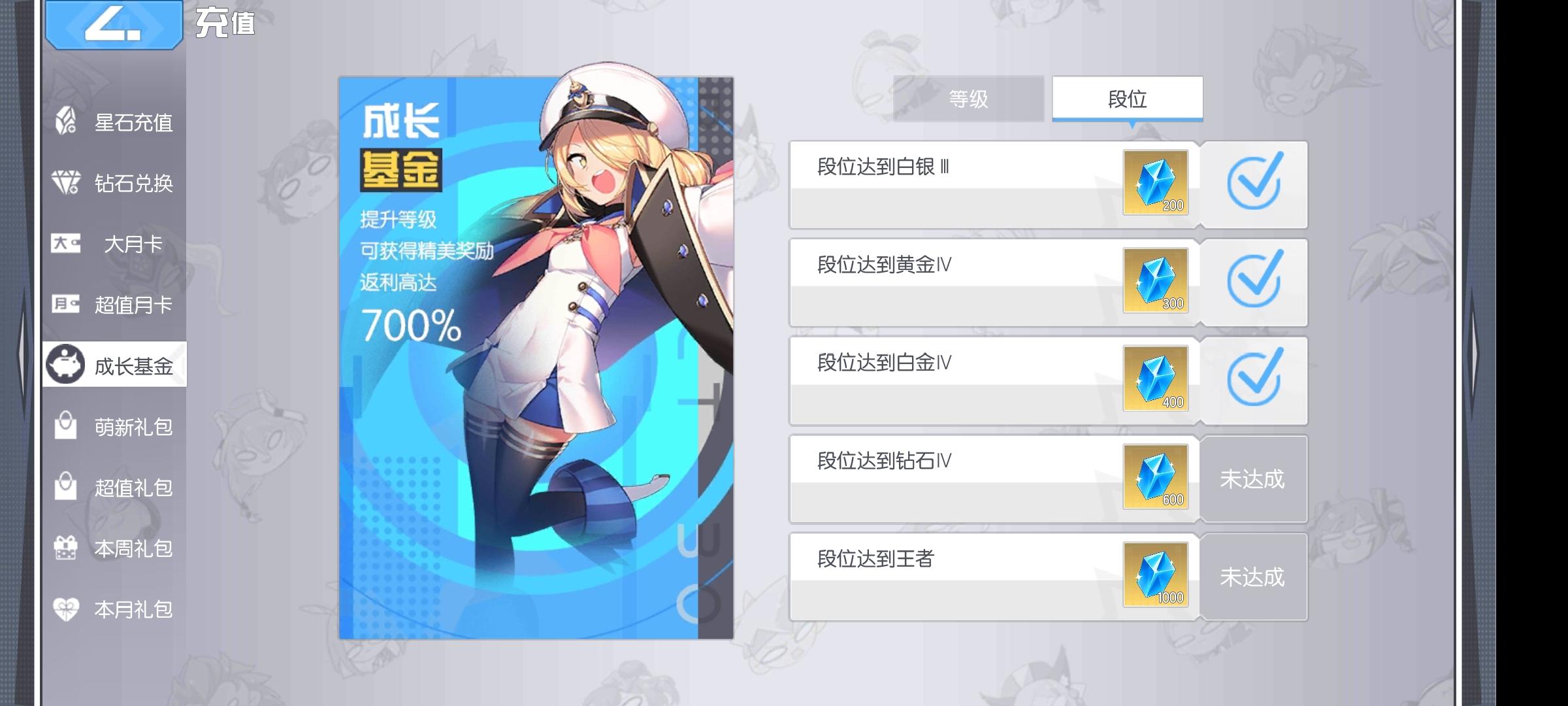Click the 未达成 label on 段位达到钻石Ⅳ
The height and width of the screenshot is (706, 1568).
coord(1253,479)
